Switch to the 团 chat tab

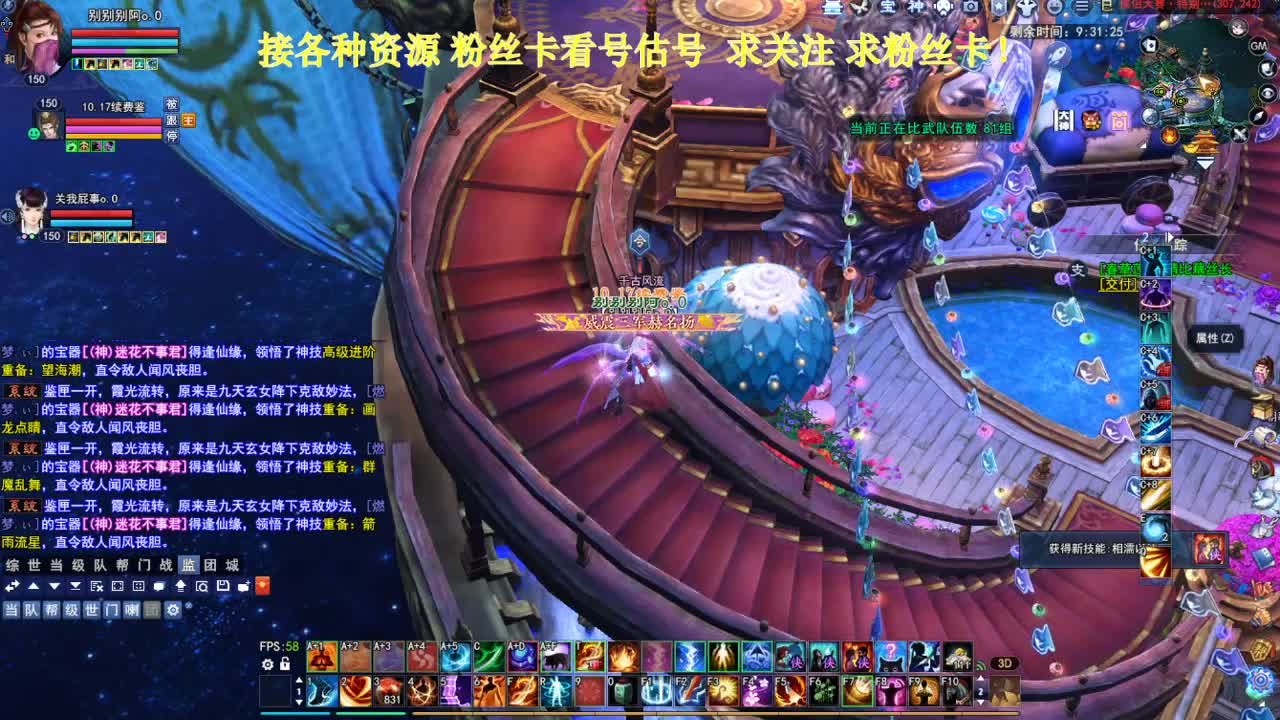coord(209,564)
